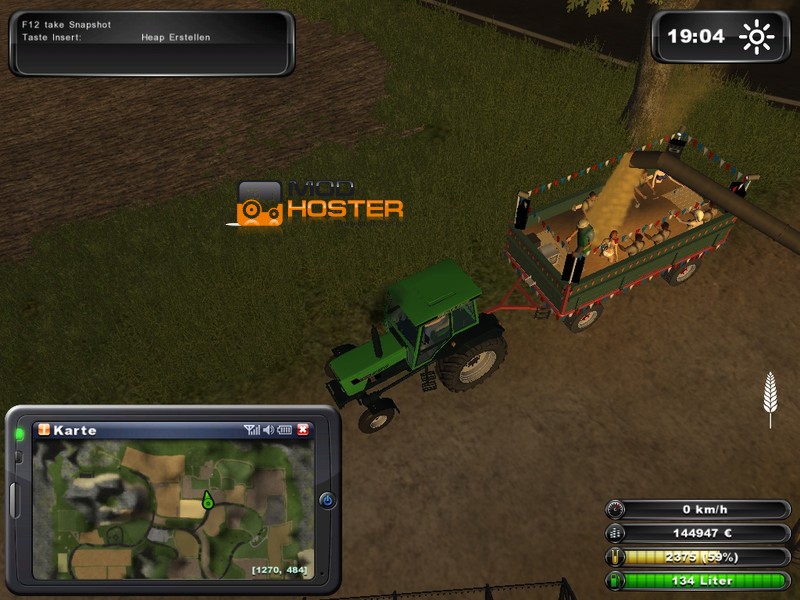Select the green player marker on the map
The image size is (800, 600).
207,499
